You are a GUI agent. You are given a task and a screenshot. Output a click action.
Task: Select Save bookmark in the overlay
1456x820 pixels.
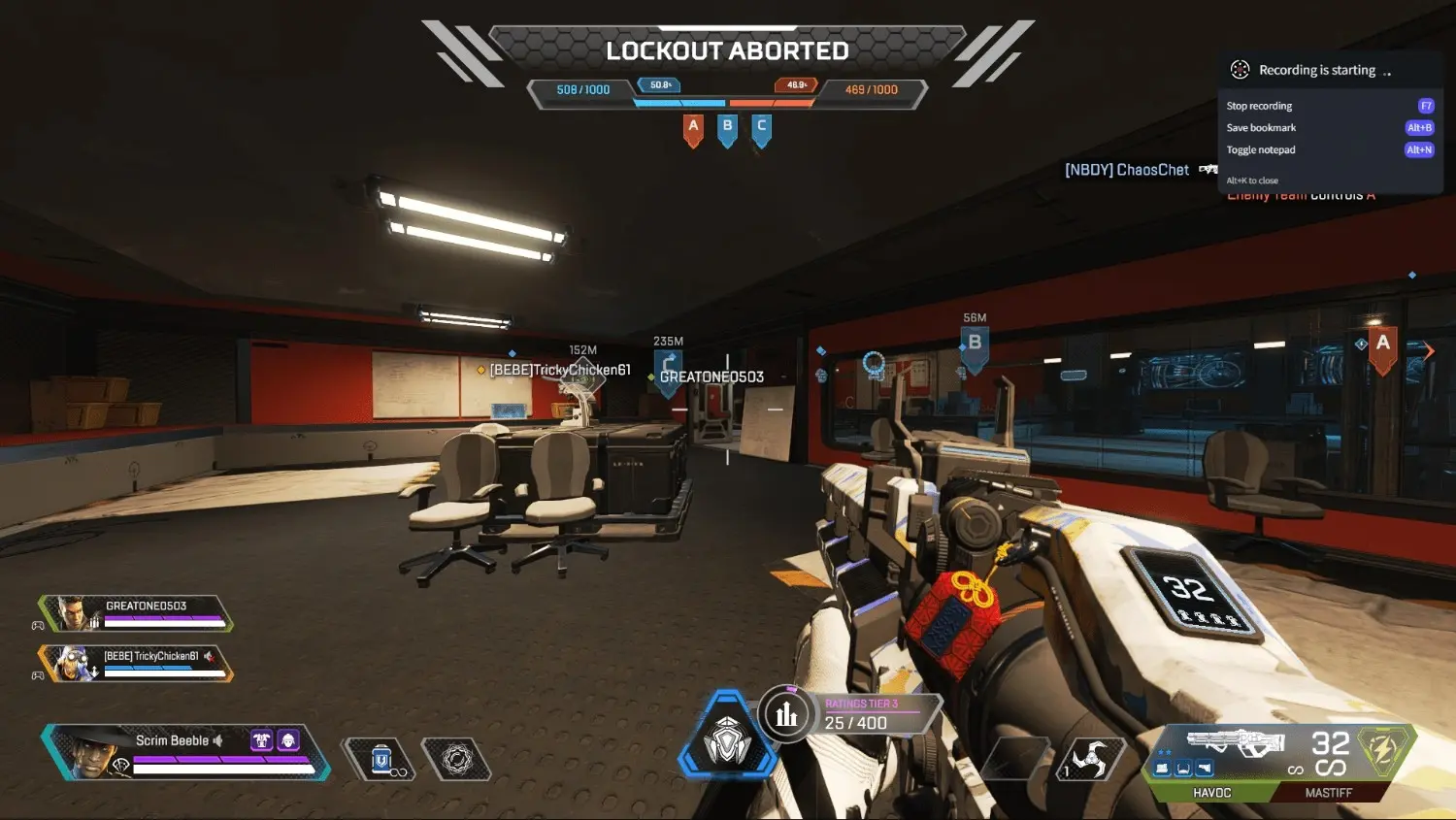pos(1261,127)
